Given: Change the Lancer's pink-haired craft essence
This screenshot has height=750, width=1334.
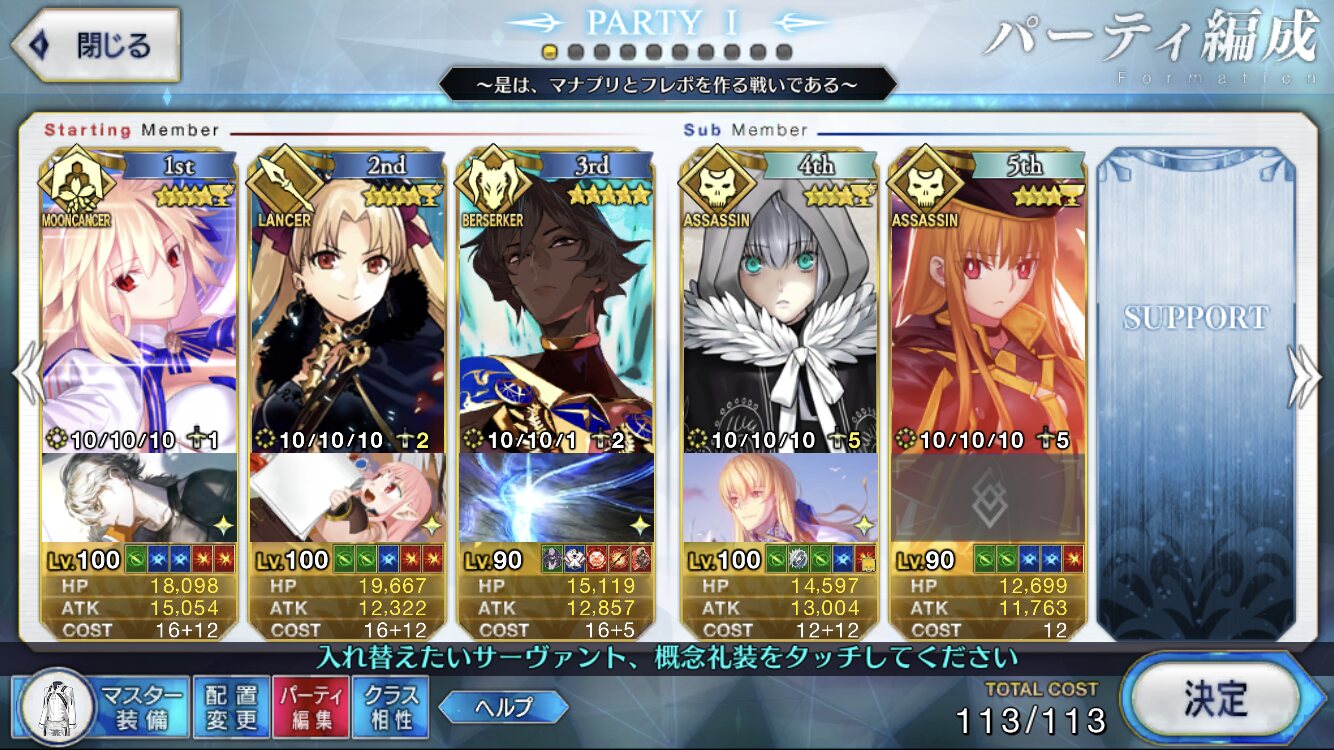Looking at the screenshot, I should [347, 498].
